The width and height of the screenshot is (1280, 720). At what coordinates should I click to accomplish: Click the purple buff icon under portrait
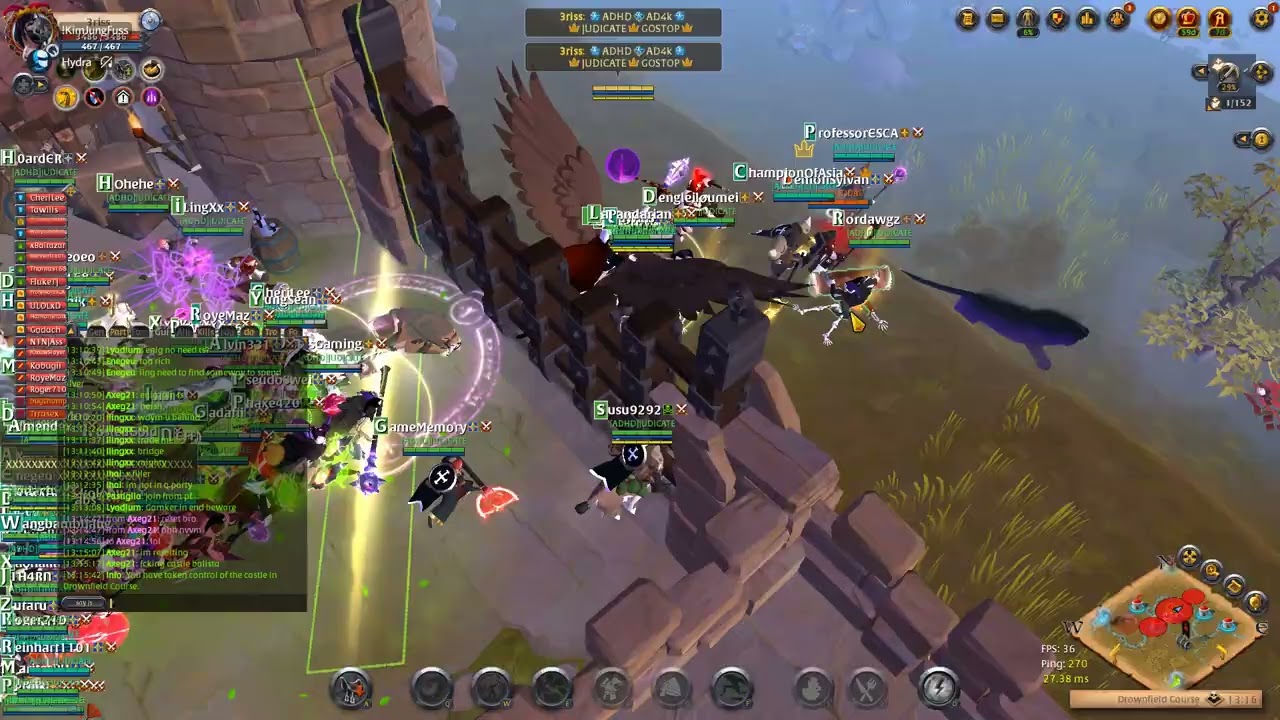coord(151,97)
